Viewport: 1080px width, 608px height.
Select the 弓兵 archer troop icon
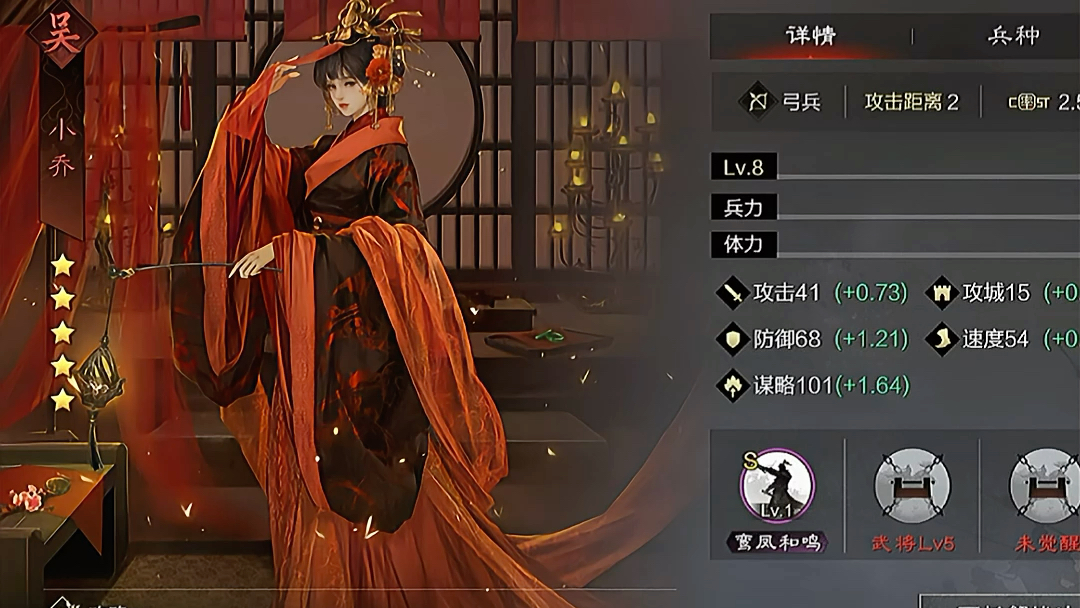pos(757,101)
